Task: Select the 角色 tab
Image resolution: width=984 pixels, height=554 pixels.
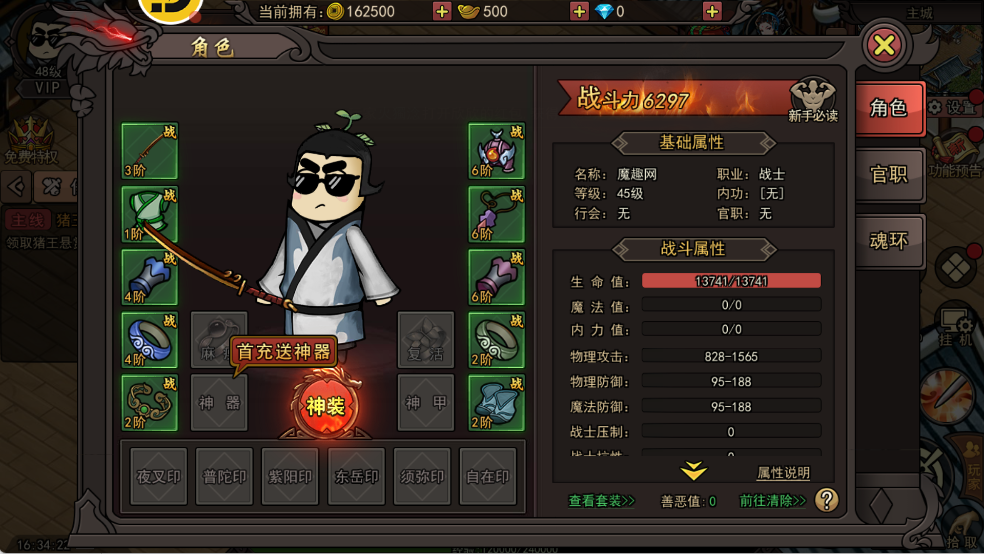Action: coord(888,108)
